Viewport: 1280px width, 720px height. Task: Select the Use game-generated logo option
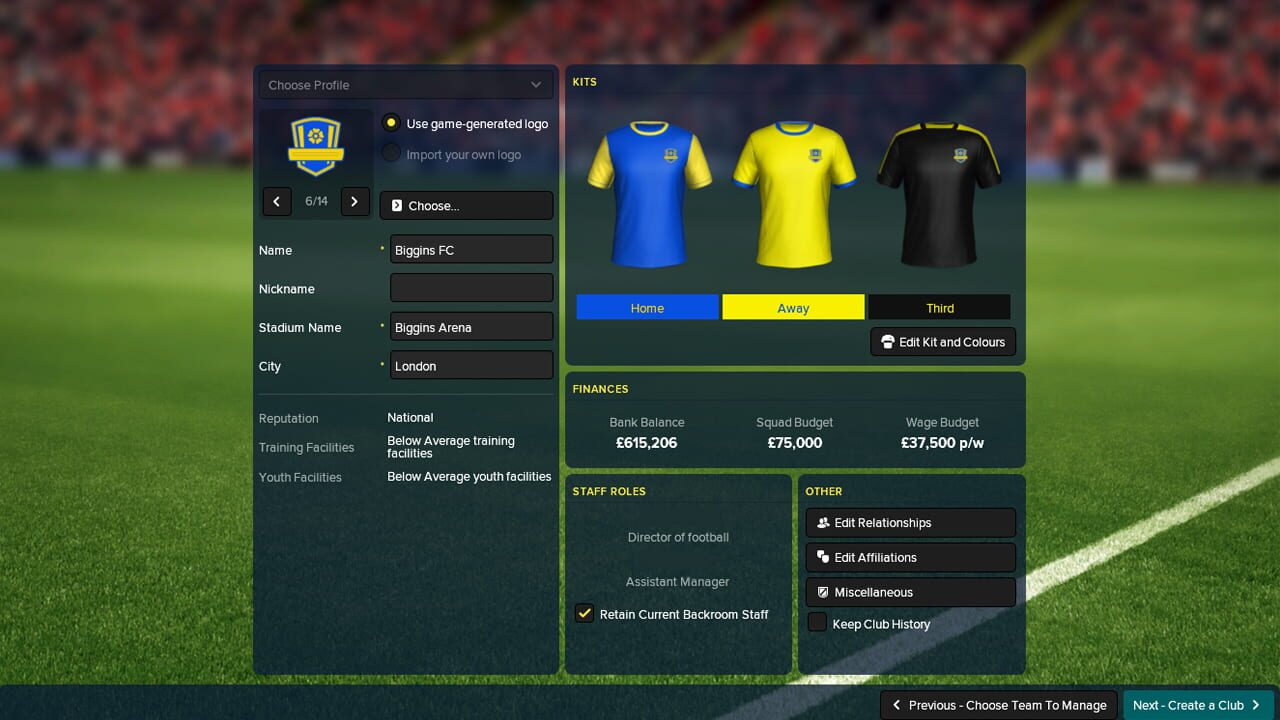click(390, 123)
